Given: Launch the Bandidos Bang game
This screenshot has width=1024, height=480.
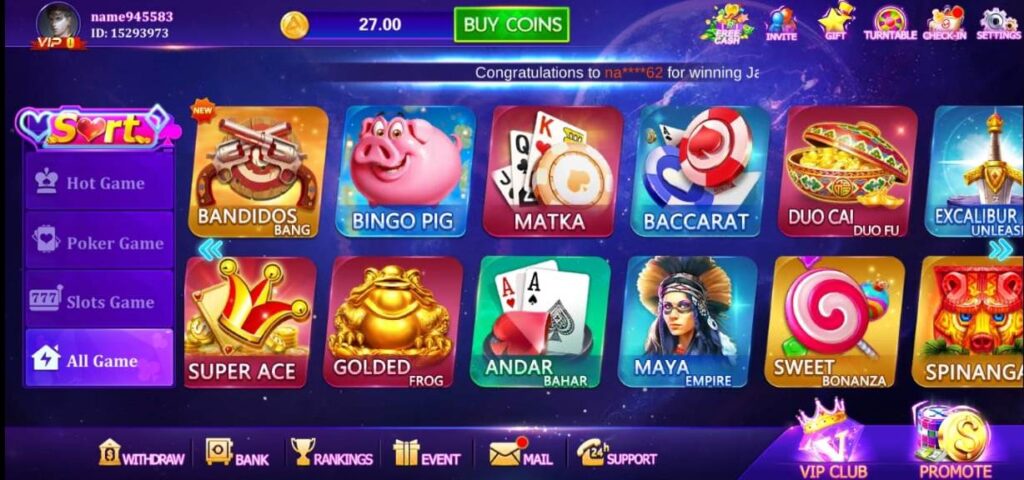Looking at the screenshot, I should (257, 172).
